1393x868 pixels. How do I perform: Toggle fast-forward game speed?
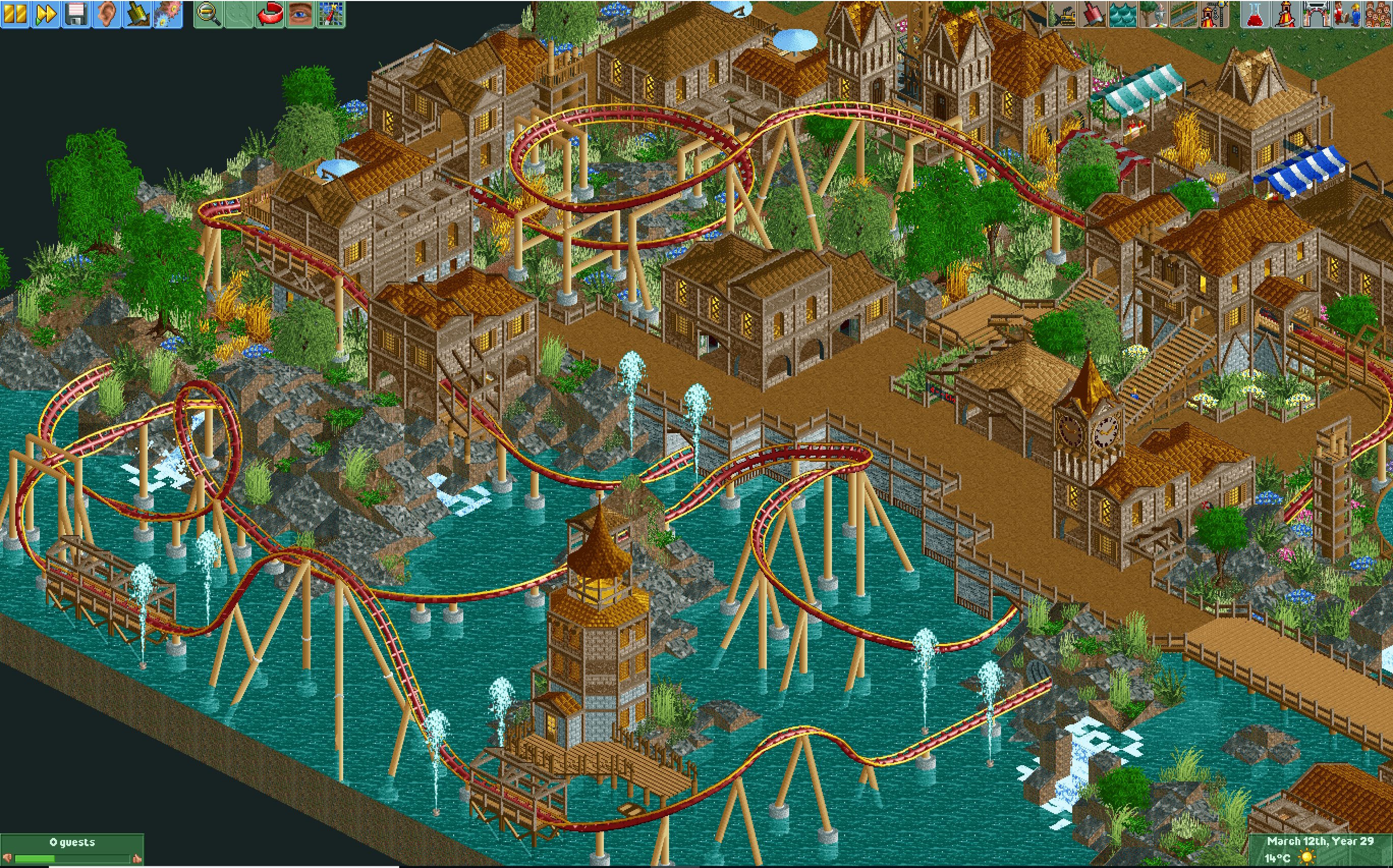[x=45, y=14]
